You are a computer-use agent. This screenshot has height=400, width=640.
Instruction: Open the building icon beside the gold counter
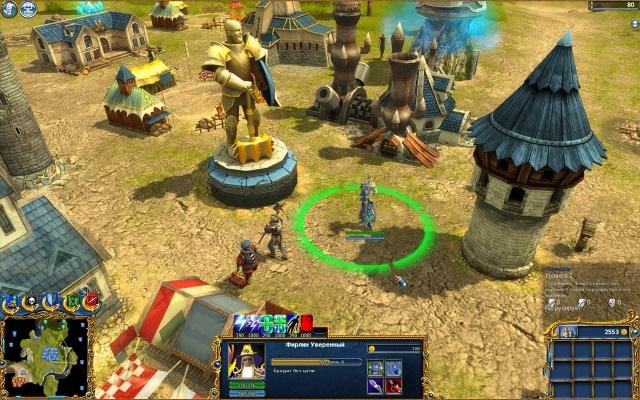tap(568, 332)
